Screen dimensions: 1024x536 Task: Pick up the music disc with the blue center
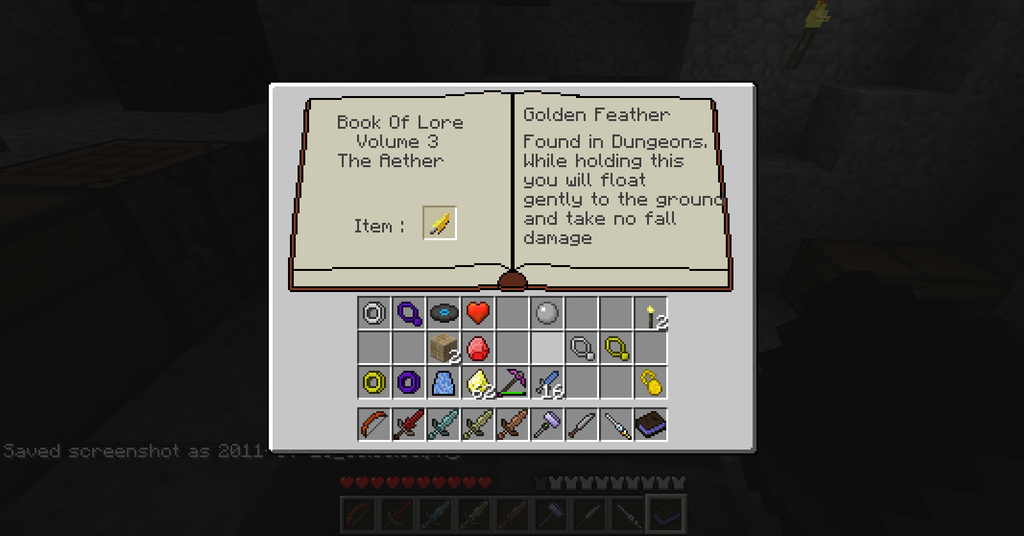[x=443, y=313]
